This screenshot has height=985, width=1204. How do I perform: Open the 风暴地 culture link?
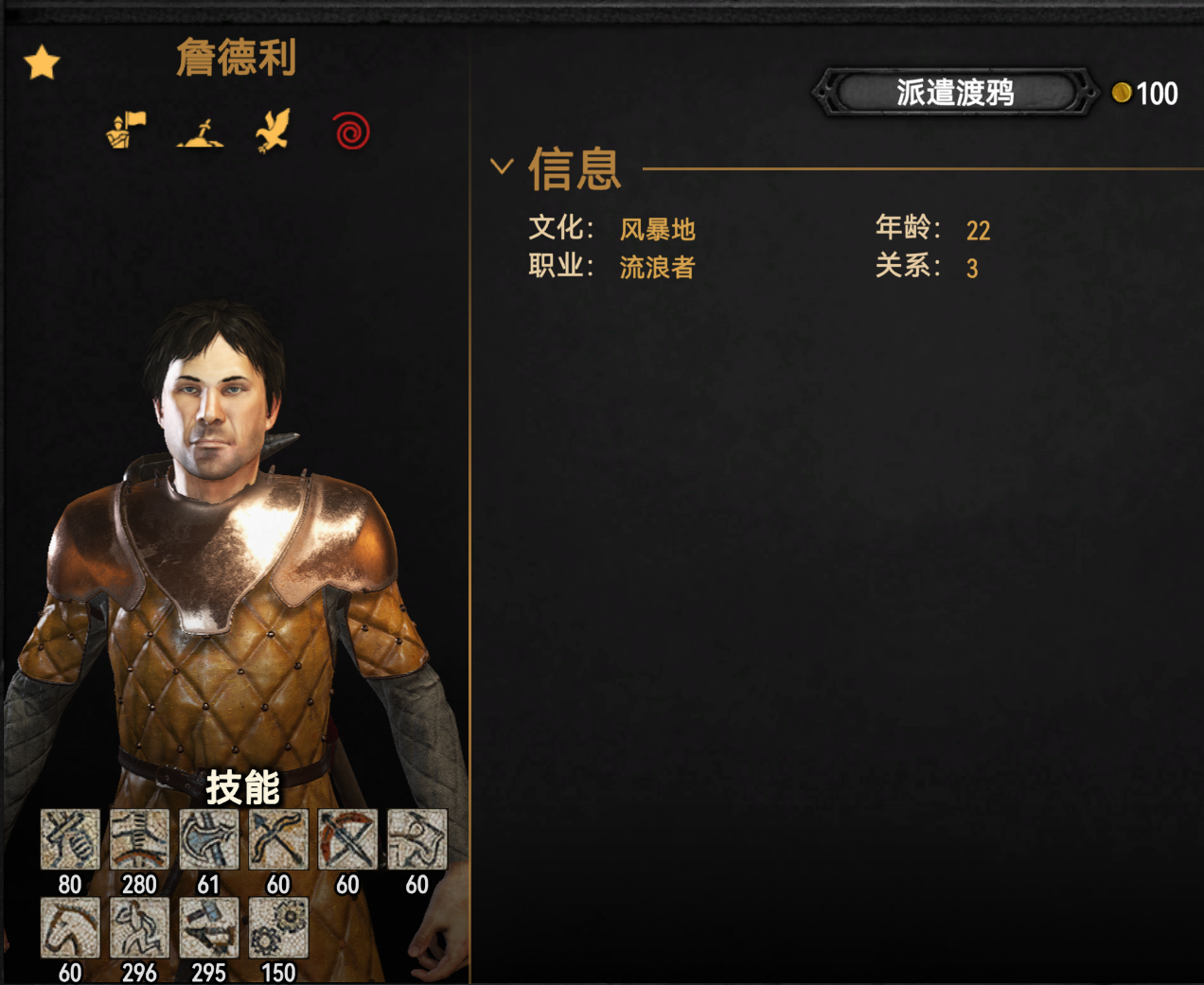click(657, 230)
